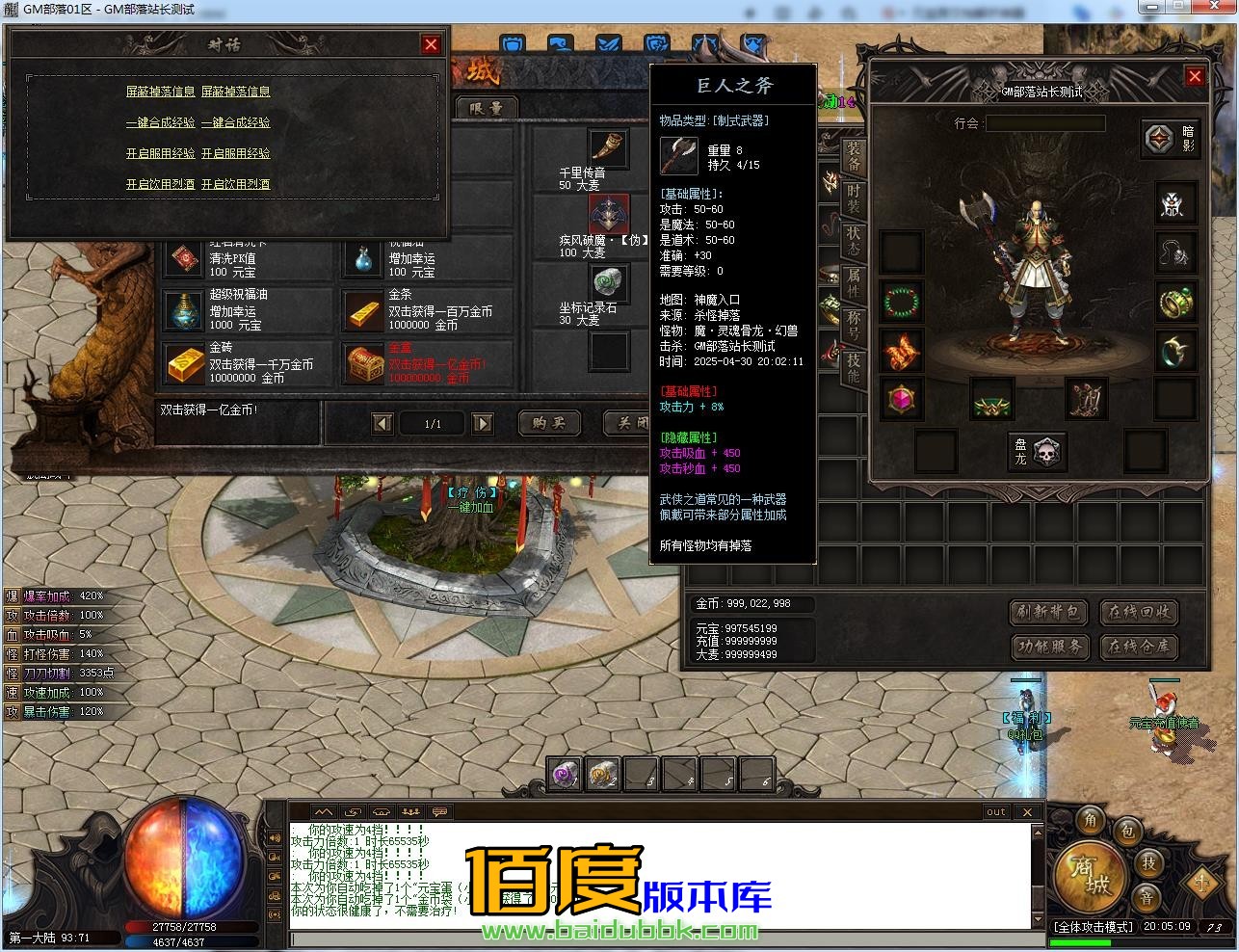
Task: Select the first skill slot in the skill bar
Action: coord(565,773)
